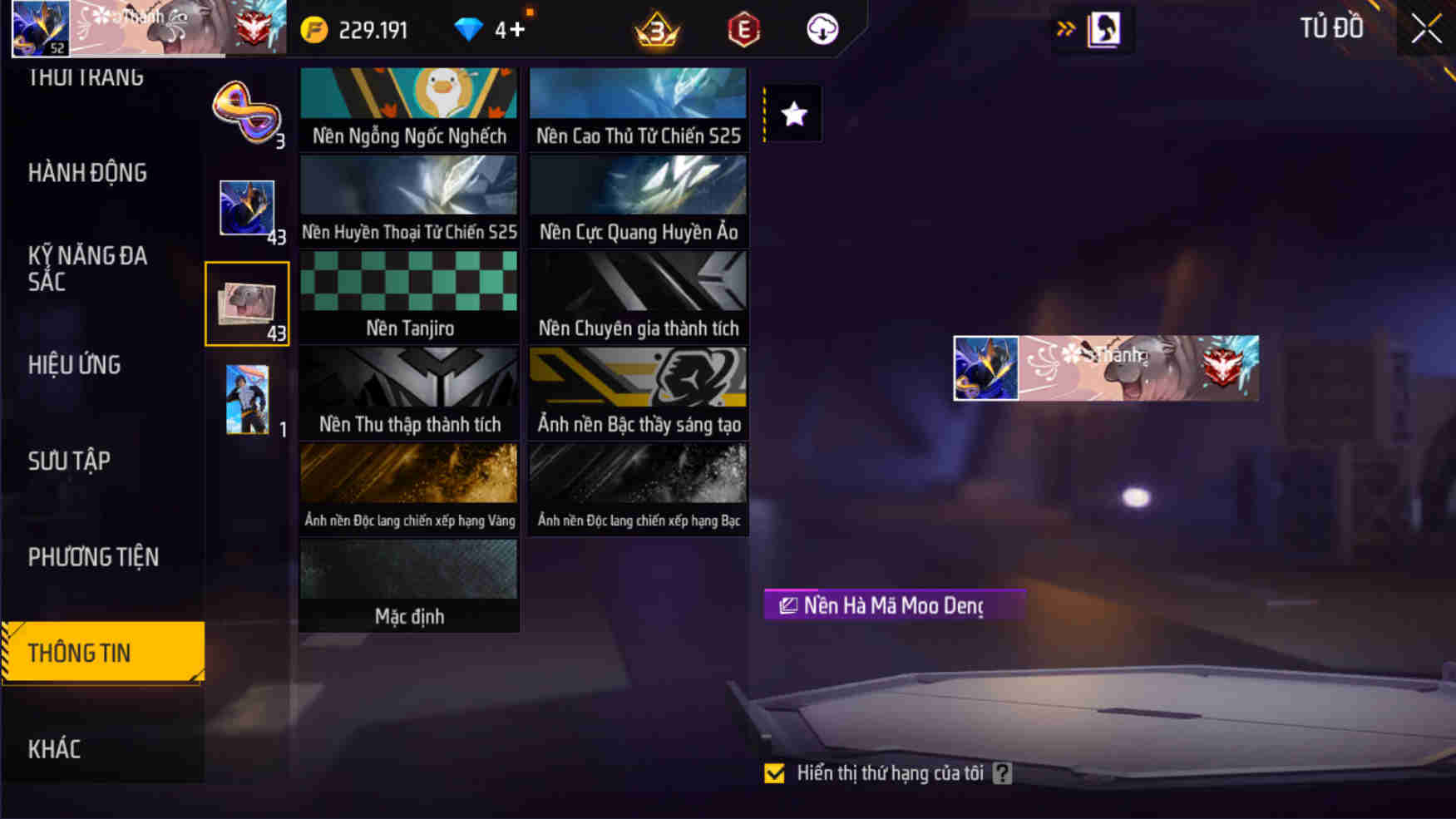Open the cloud download icon in top bar
The image size is (1456, 819).
point(820,28)
